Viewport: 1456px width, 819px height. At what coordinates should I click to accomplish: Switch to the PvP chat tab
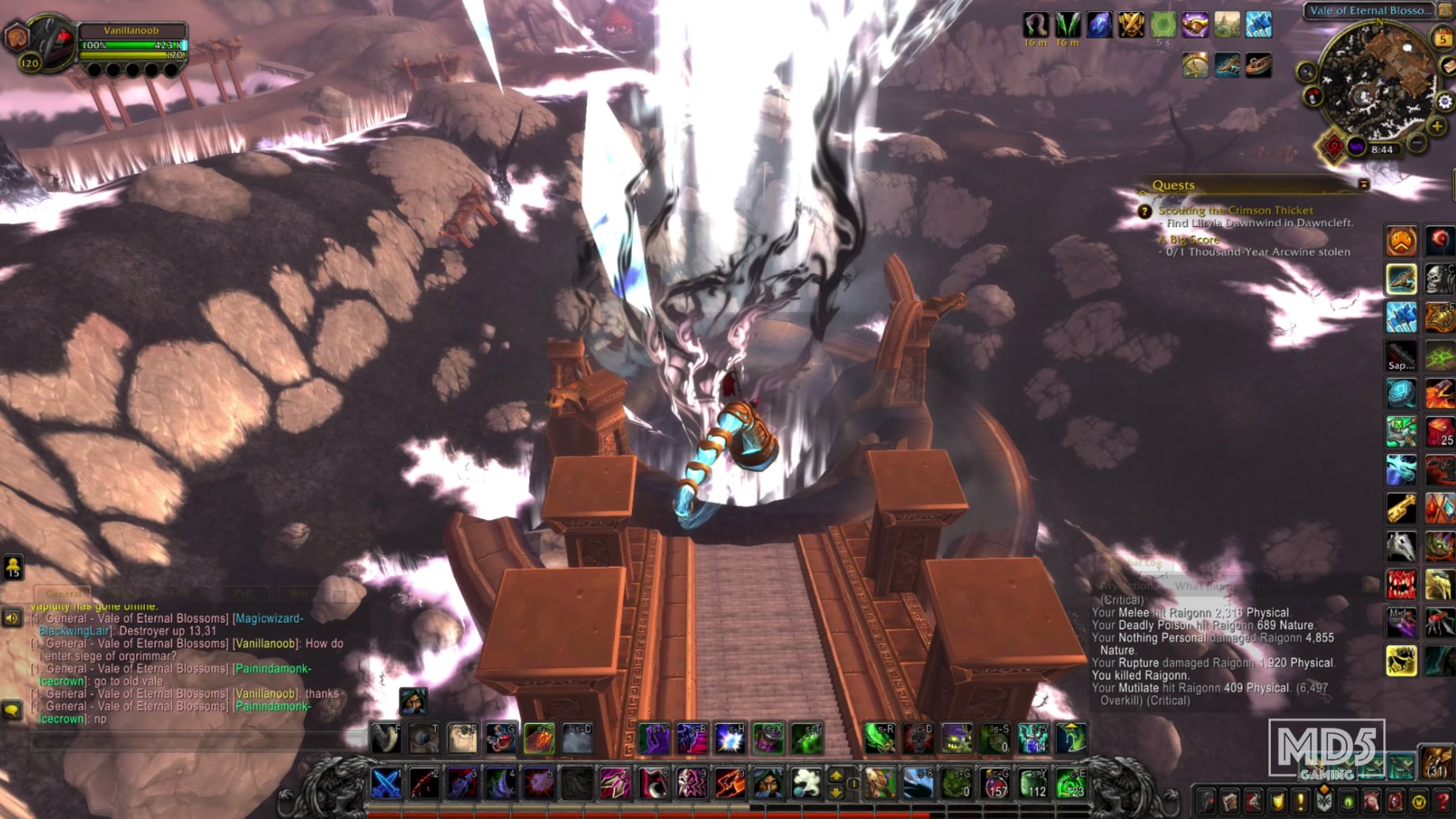pos(243,592)
